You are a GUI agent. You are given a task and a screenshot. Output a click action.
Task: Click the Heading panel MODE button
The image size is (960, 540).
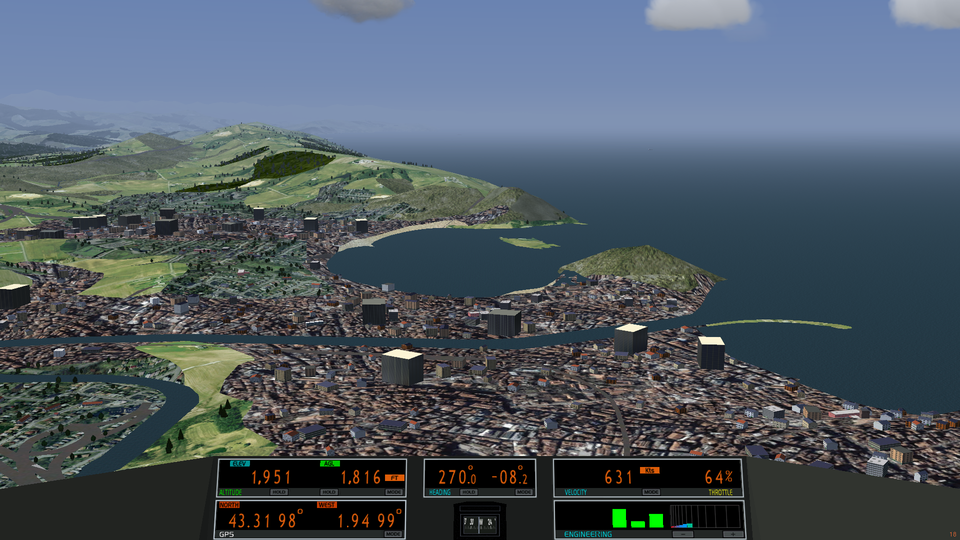click(x=524, y=492)
